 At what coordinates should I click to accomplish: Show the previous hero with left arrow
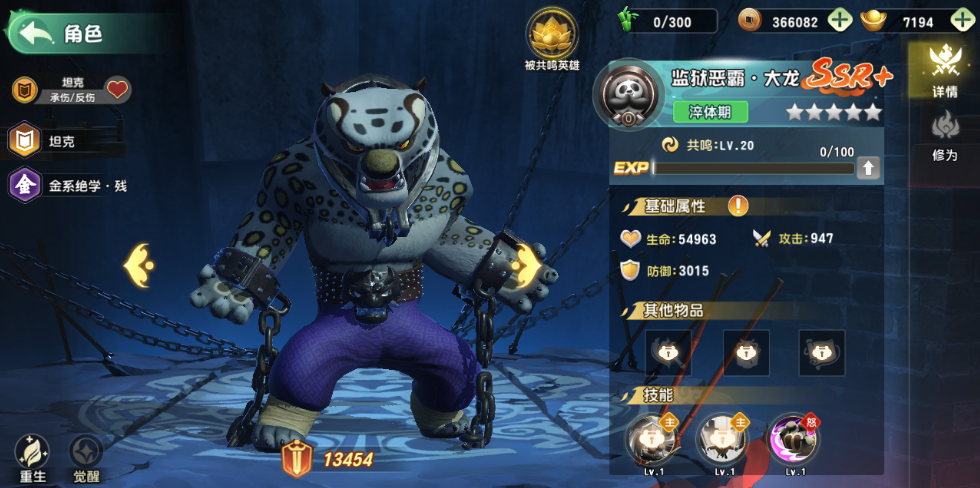click(139, 265)
